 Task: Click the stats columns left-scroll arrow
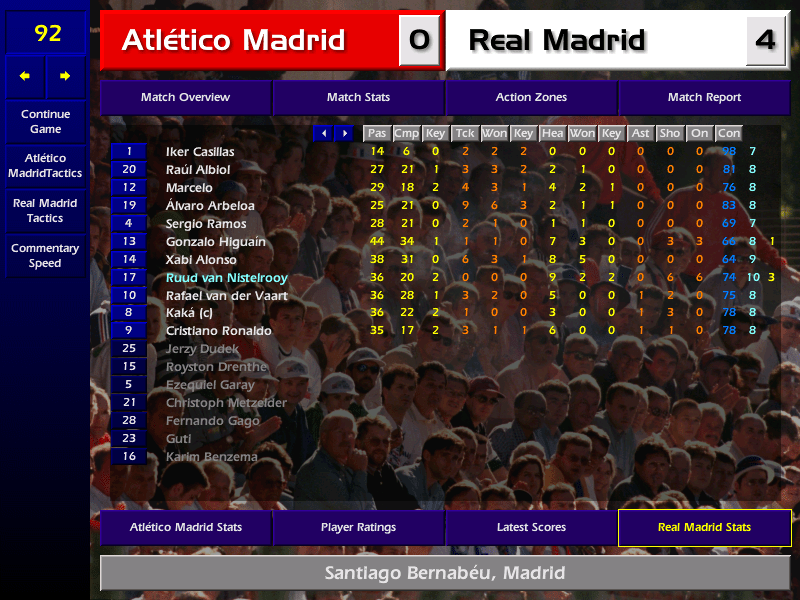click(323, 133)
